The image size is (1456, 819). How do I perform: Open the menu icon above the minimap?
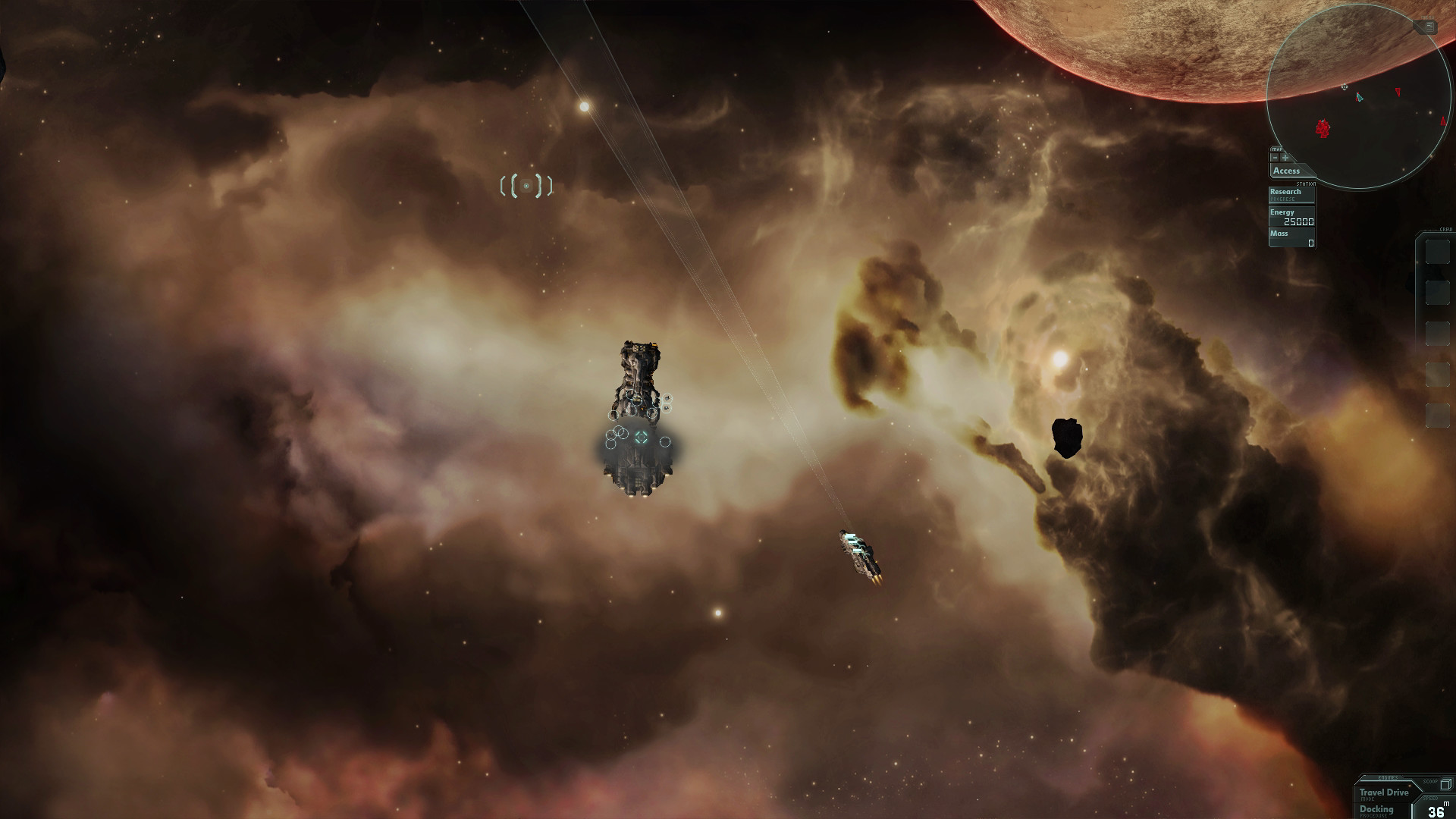(1429, 27)
